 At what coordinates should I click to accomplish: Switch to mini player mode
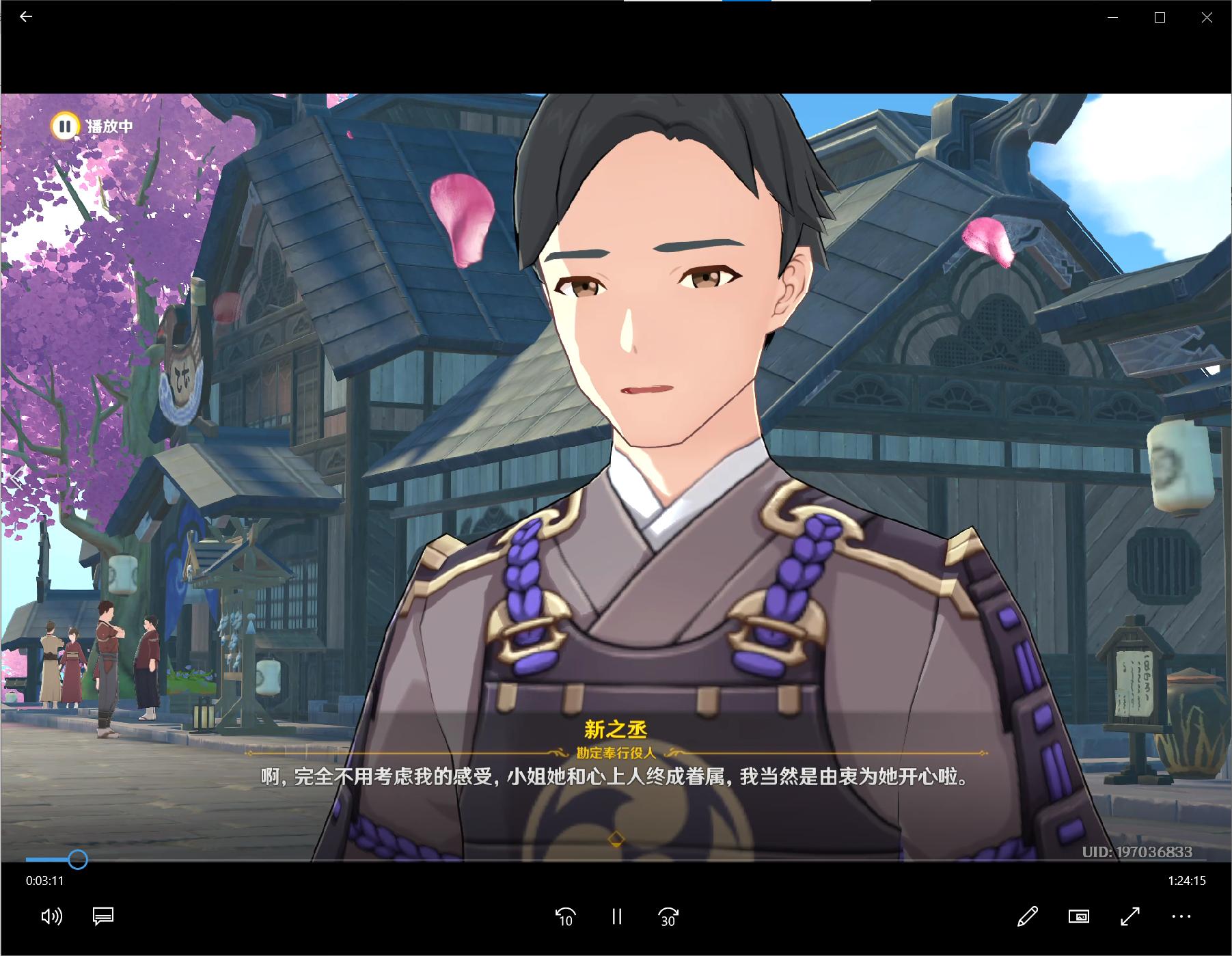pos(1080,916)
